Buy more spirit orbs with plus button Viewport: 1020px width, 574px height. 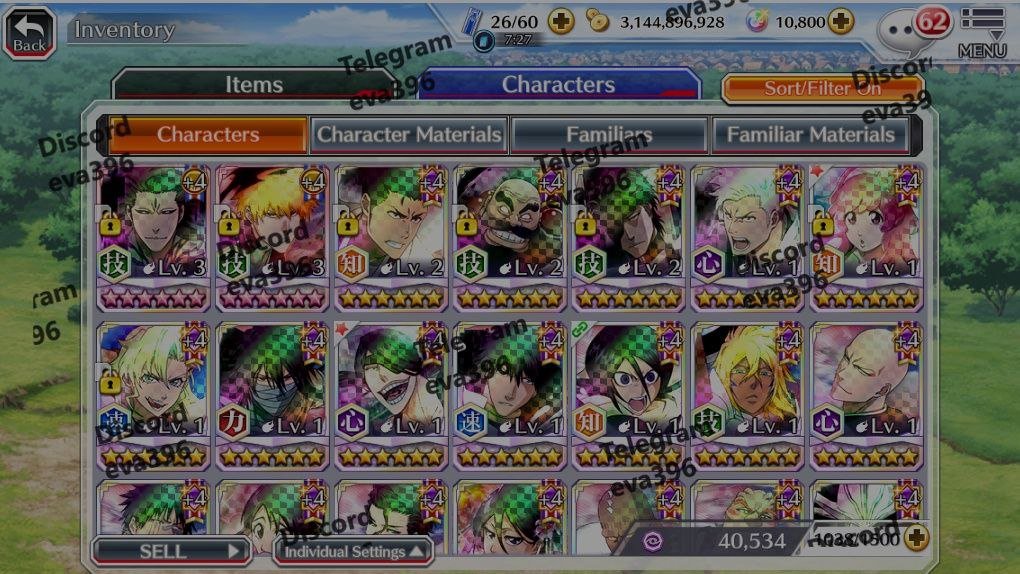coord(841,21)
